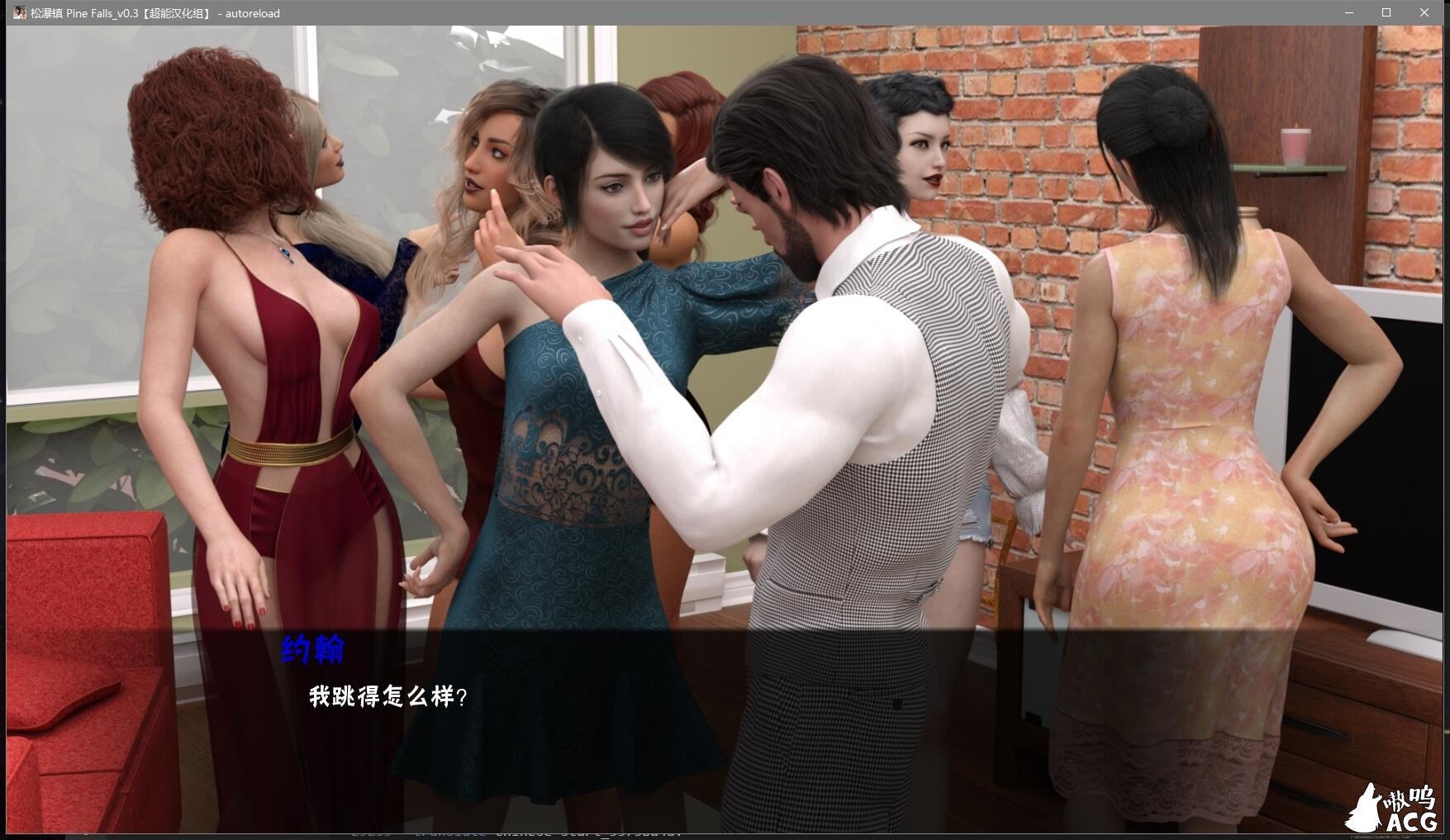Image resolution: width=1450 pixels, height=840 pixels.
Task: Minimize the game window
Action: click(x=1349, y=12)
